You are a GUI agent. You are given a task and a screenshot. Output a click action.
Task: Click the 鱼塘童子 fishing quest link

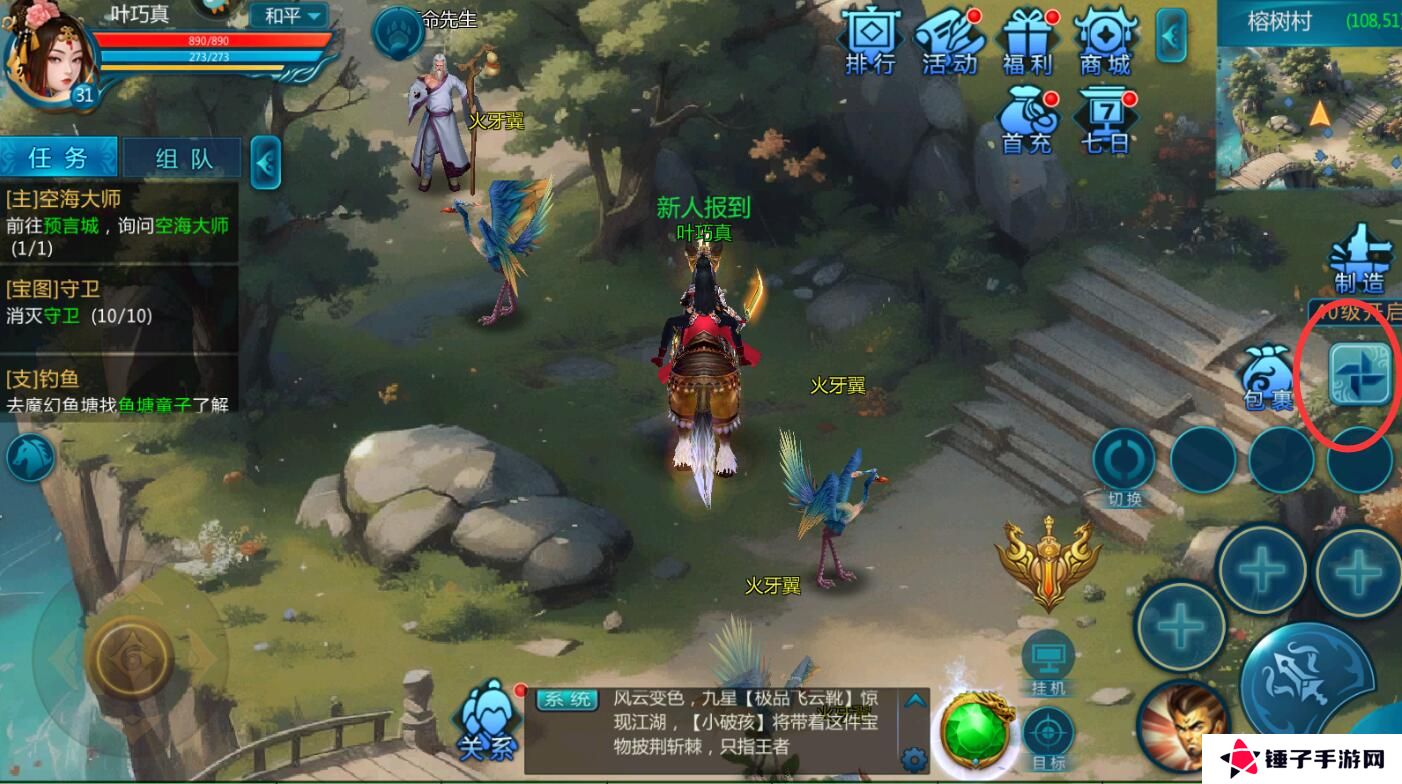pyautogui.click(x=155, y=407)
